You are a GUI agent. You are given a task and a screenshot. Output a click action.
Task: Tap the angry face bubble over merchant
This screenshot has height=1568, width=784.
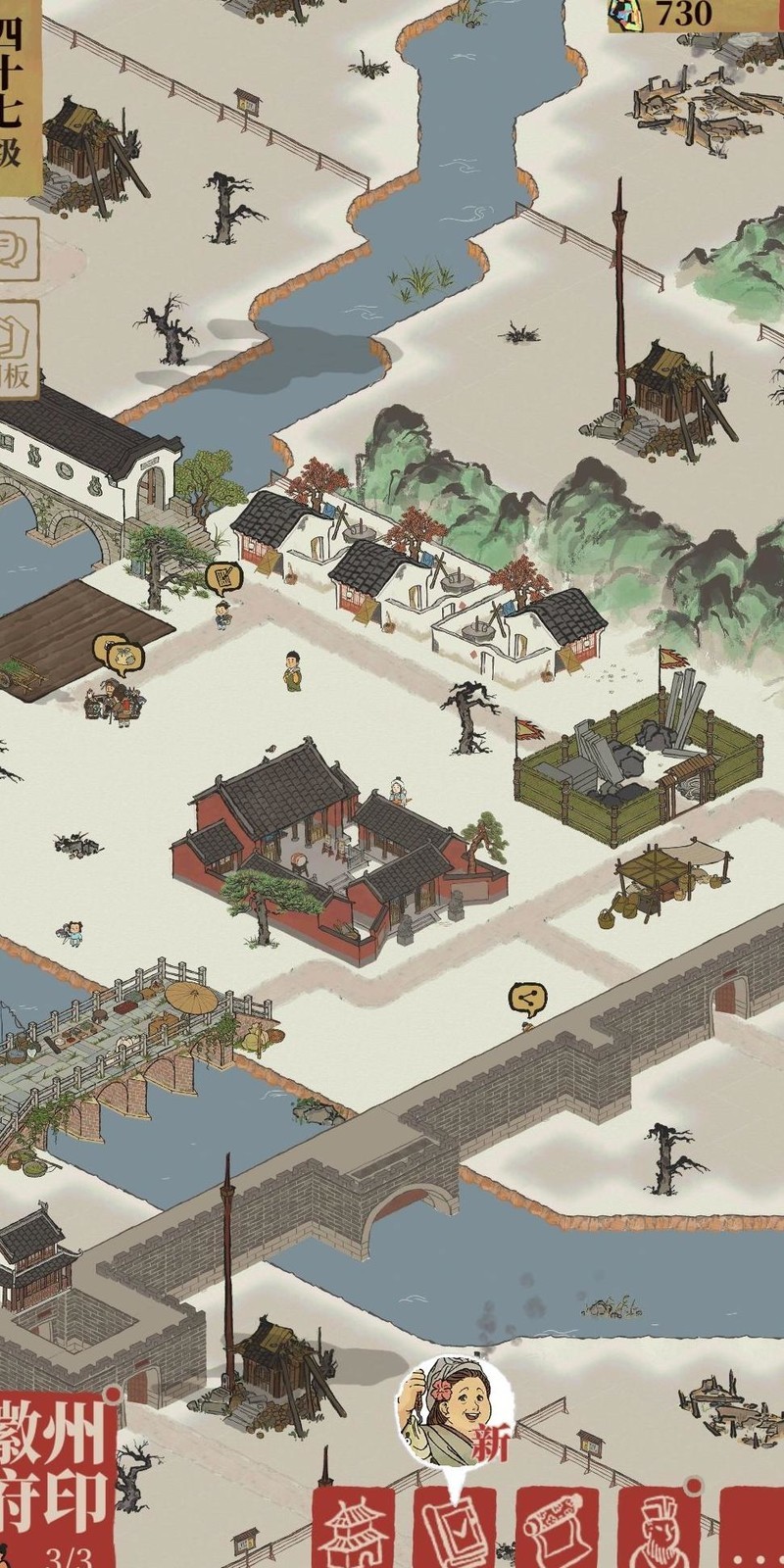point(118,653)
